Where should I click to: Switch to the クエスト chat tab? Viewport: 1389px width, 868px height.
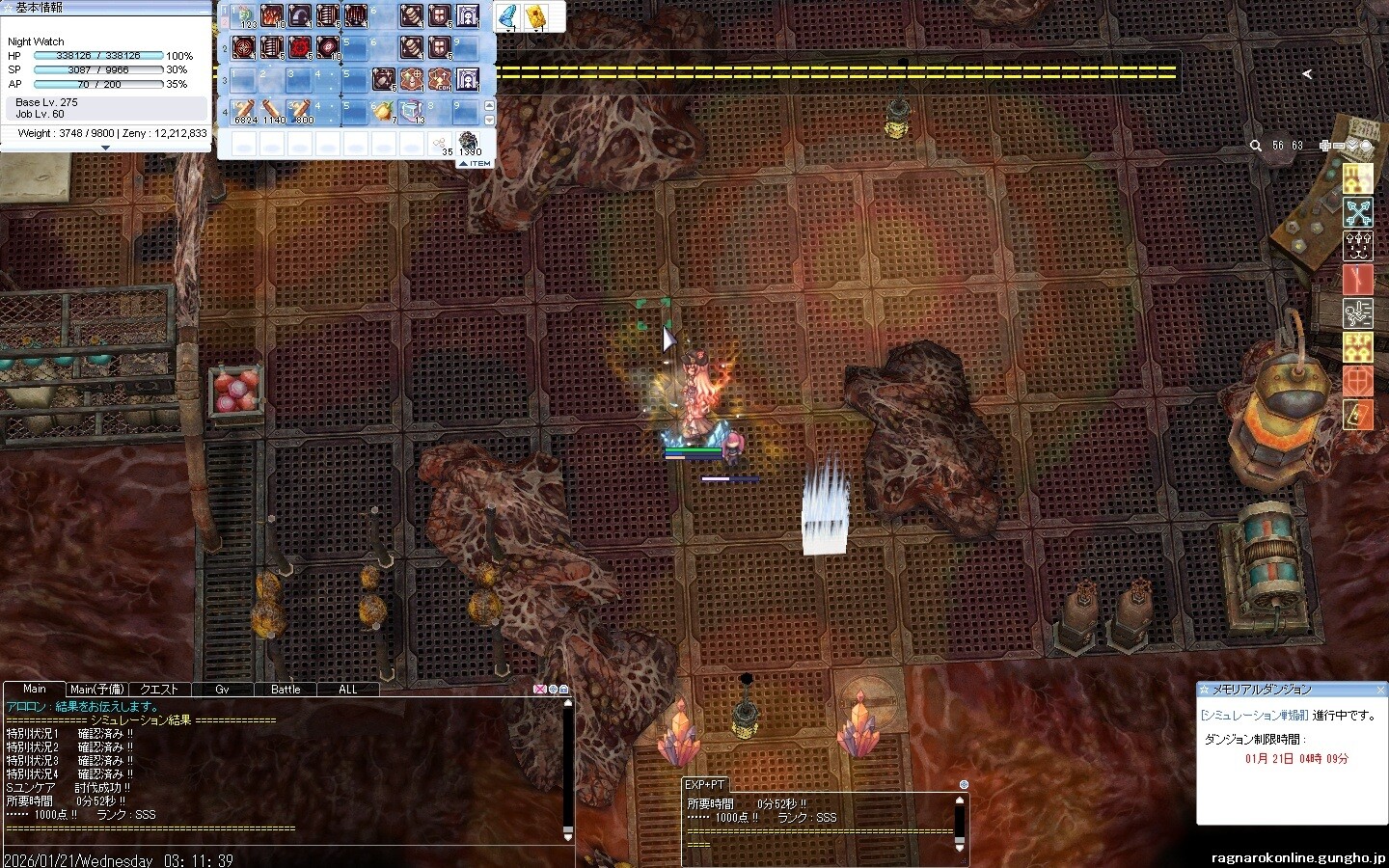[x=159, y=690]
